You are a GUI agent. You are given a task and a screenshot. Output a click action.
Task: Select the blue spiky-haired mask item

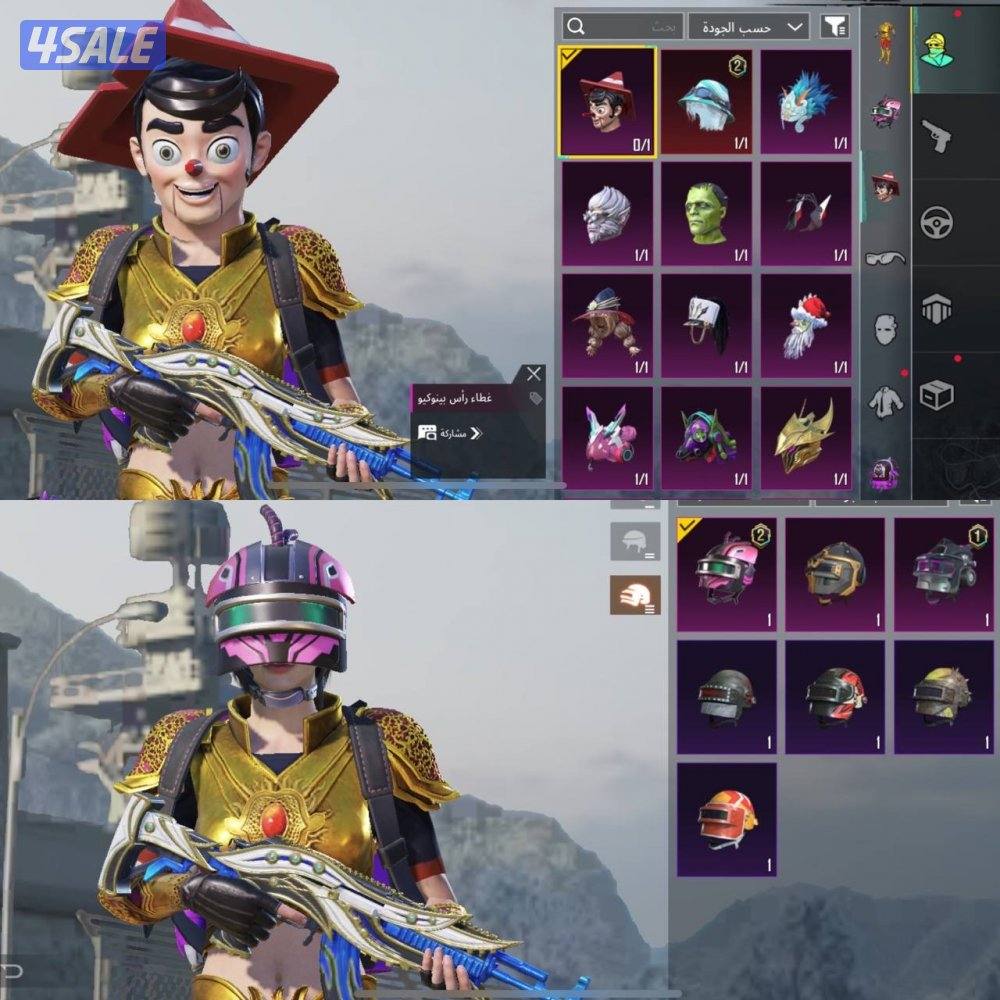tap(806, 100)
